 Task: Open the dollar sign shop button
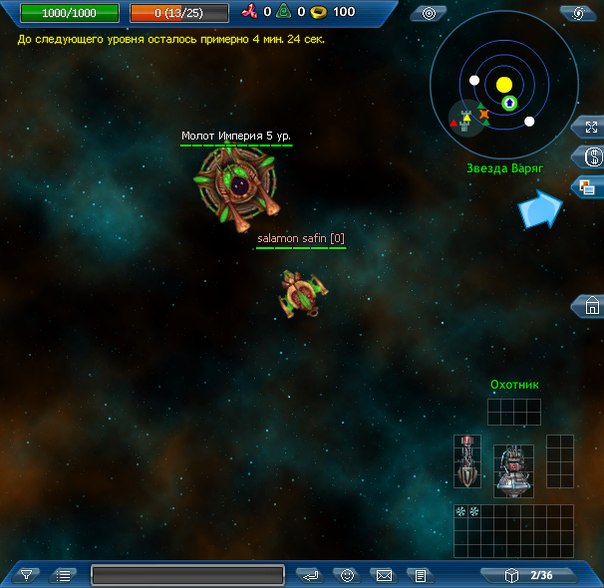(x=591, y=157)
